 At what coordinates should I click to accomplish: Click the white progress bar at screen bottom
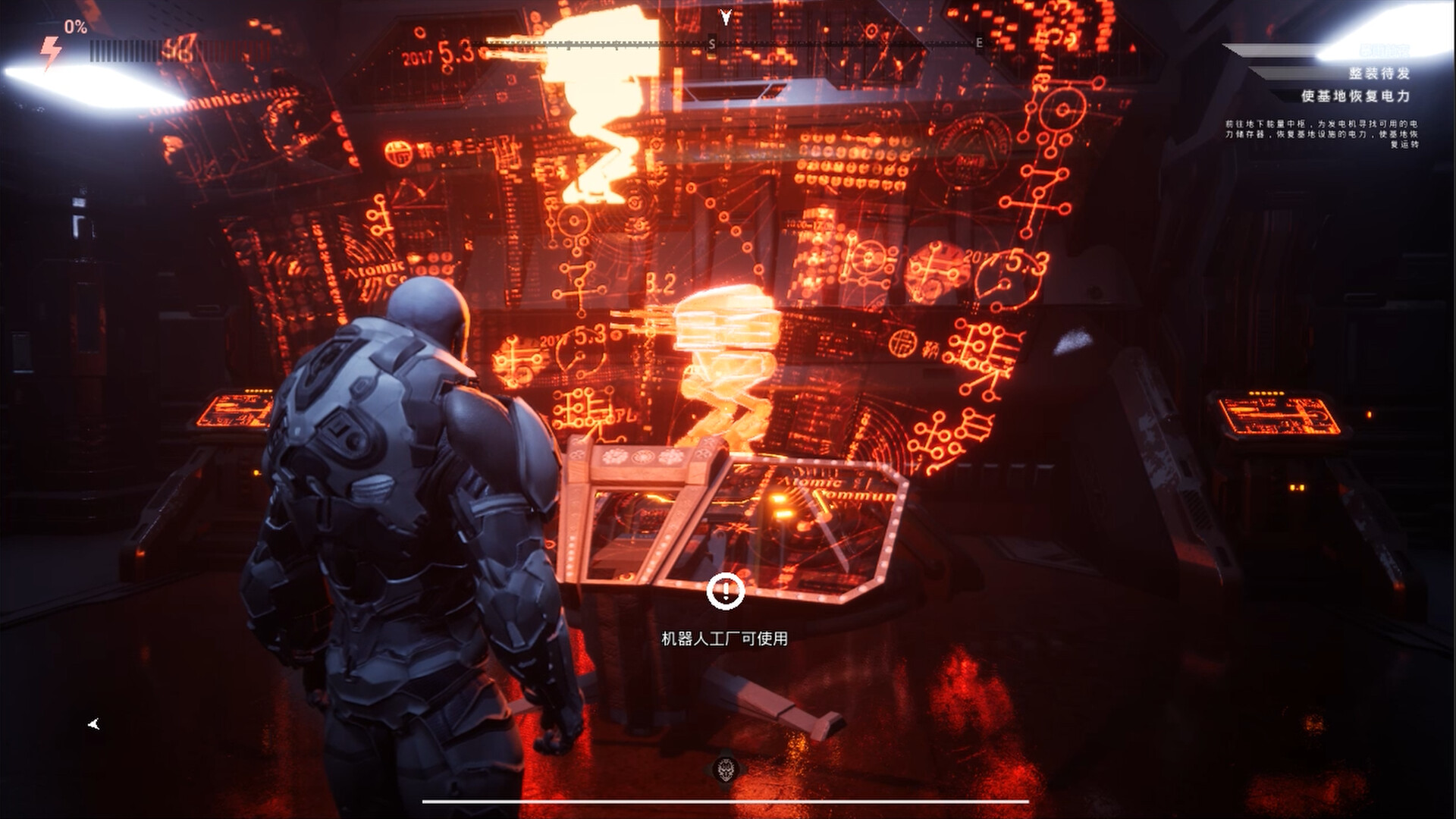click(724, 800)
